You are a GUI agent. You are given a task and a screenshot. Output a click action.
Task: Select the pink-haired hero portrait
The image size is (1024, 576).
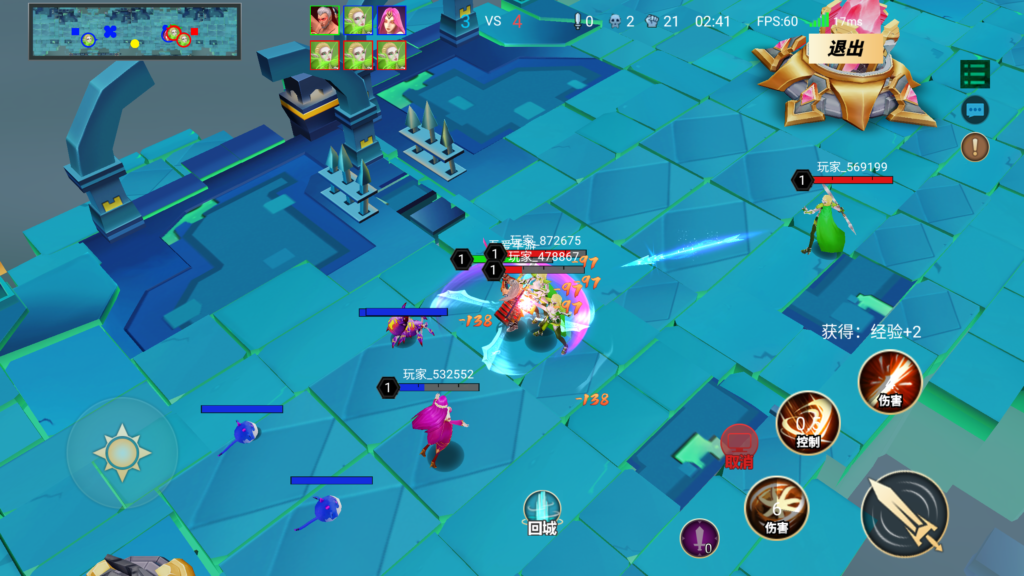click(x=391, y=20)
